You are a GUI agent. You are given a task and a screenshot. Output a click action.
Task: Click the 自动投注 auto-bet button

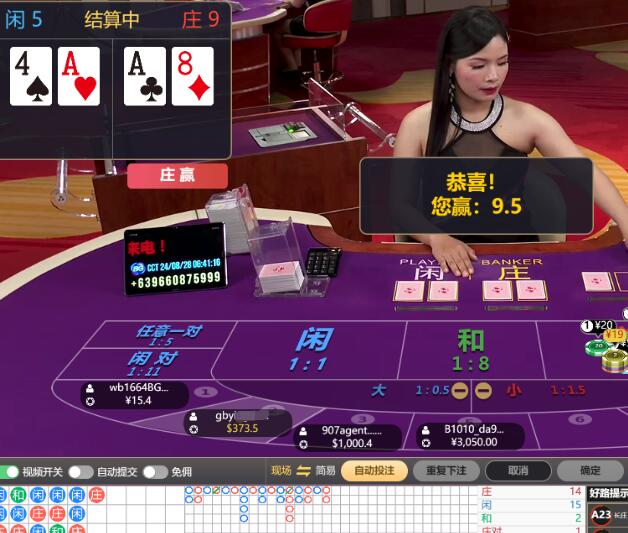tap(374, 471)
